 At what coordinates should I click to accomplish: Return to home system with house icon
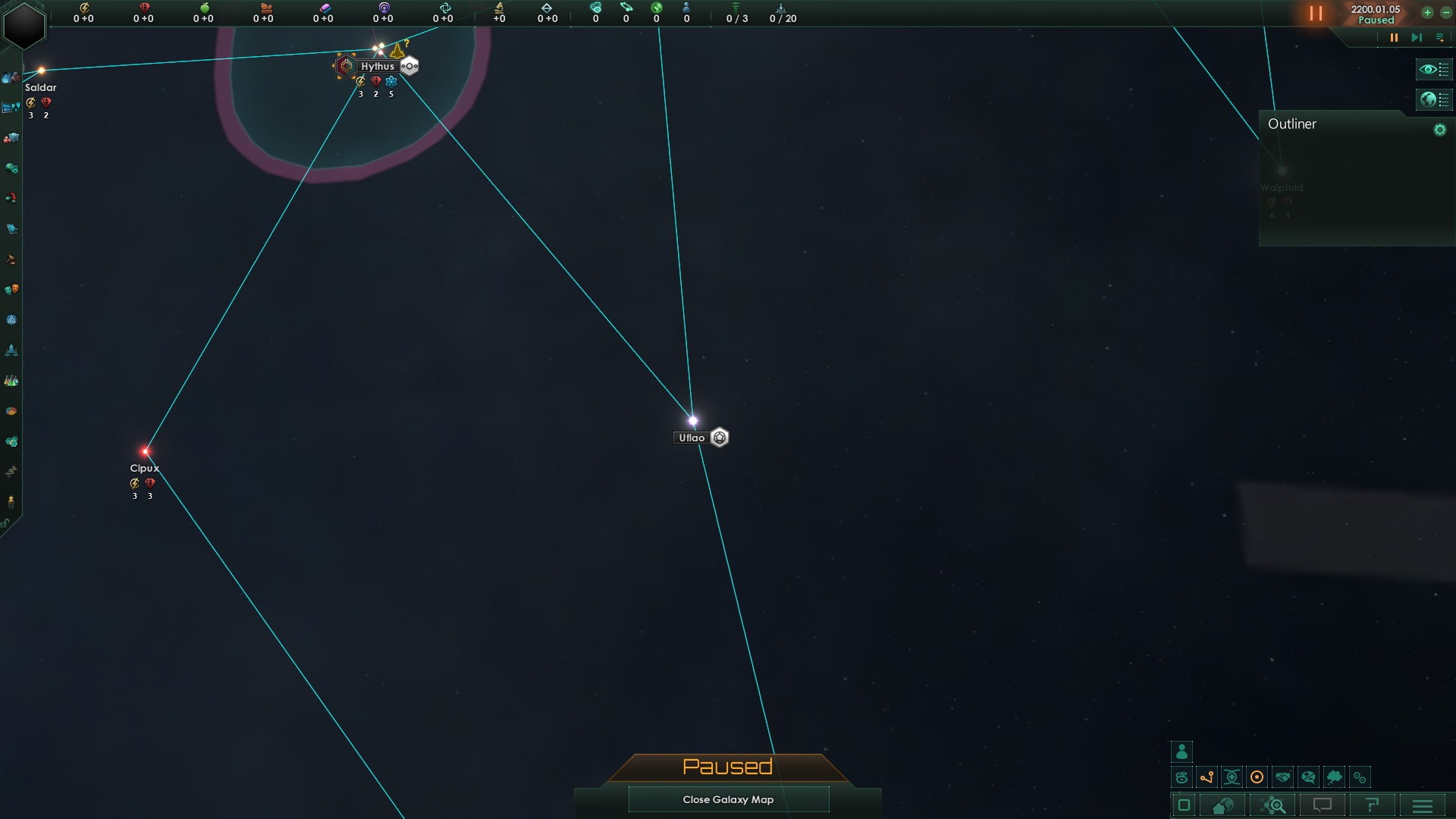[x=1222, y=806]
